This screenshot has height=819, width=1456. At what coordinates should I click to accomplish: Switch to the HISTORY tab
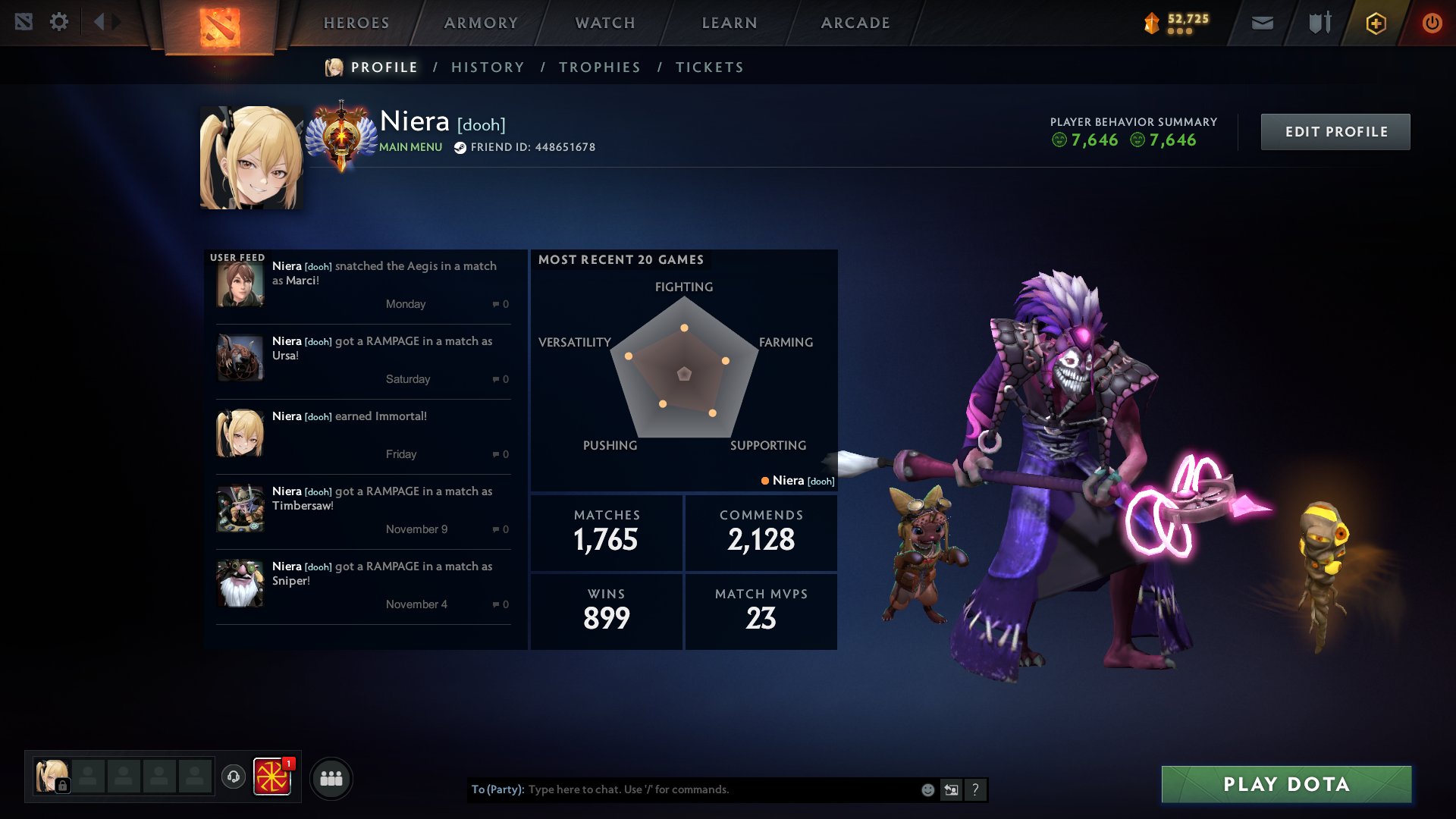tap(487, 67)
